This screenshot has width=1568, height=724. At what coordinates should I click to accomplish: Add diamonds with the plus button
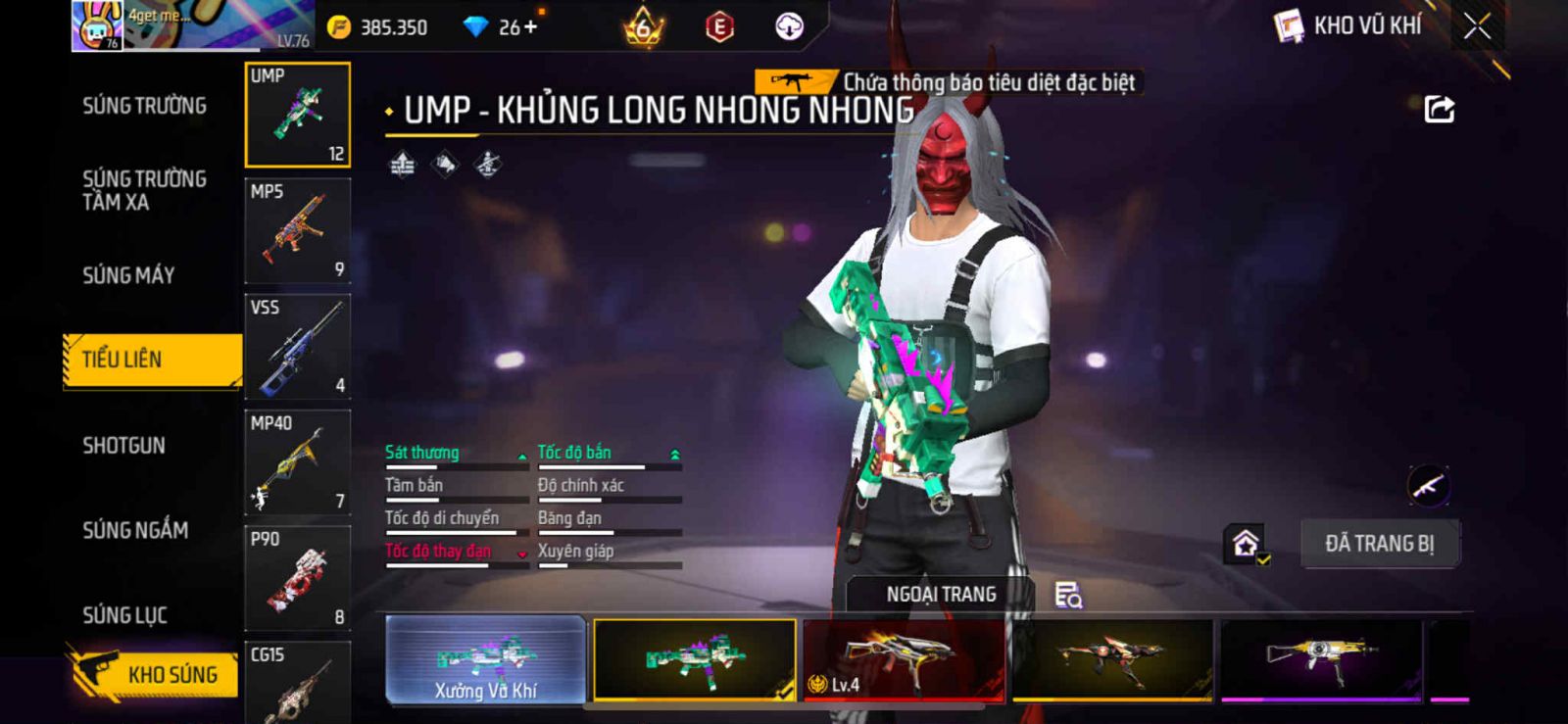531,27
